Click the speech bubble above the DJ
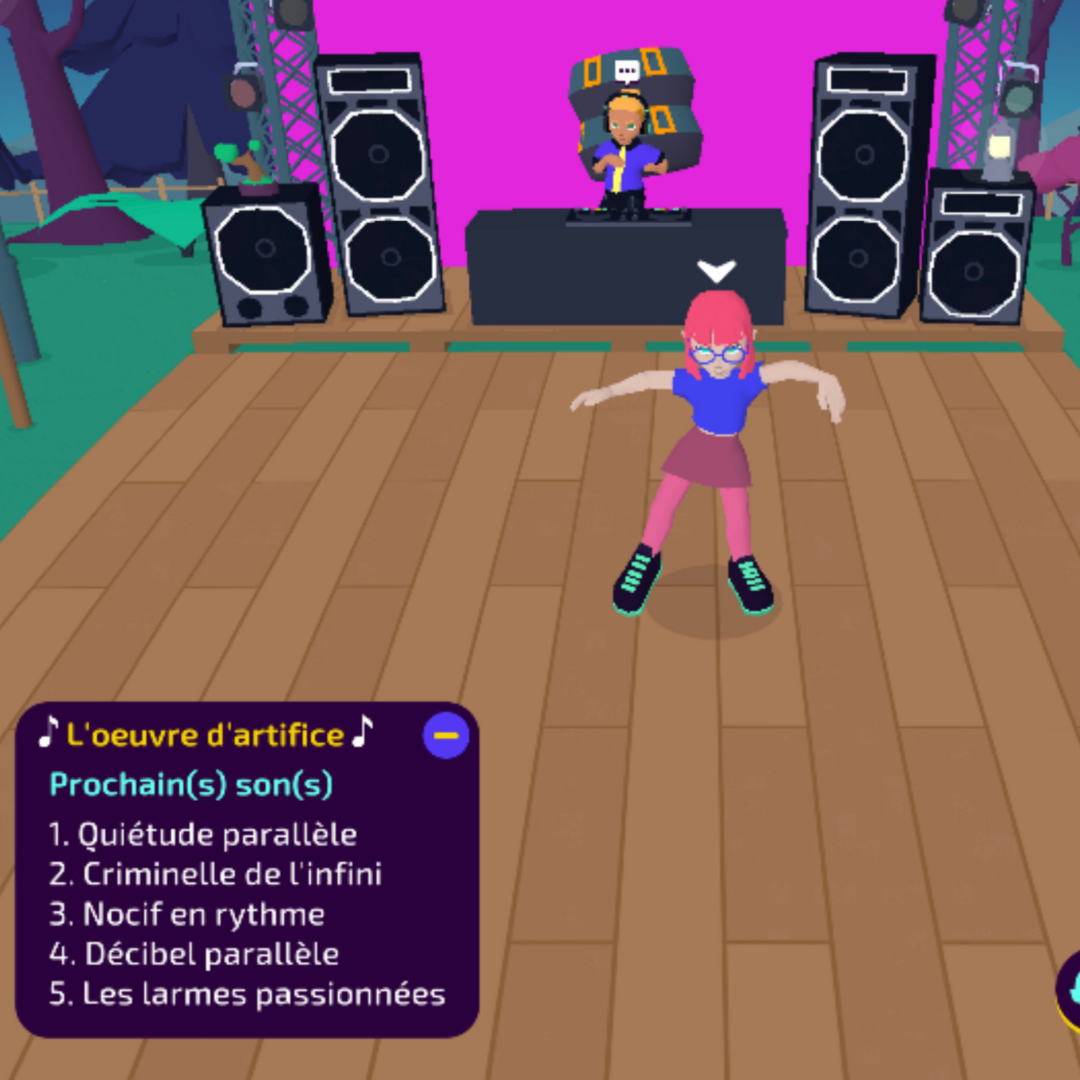1080x1080 pixels. click(x=627, y=72)
